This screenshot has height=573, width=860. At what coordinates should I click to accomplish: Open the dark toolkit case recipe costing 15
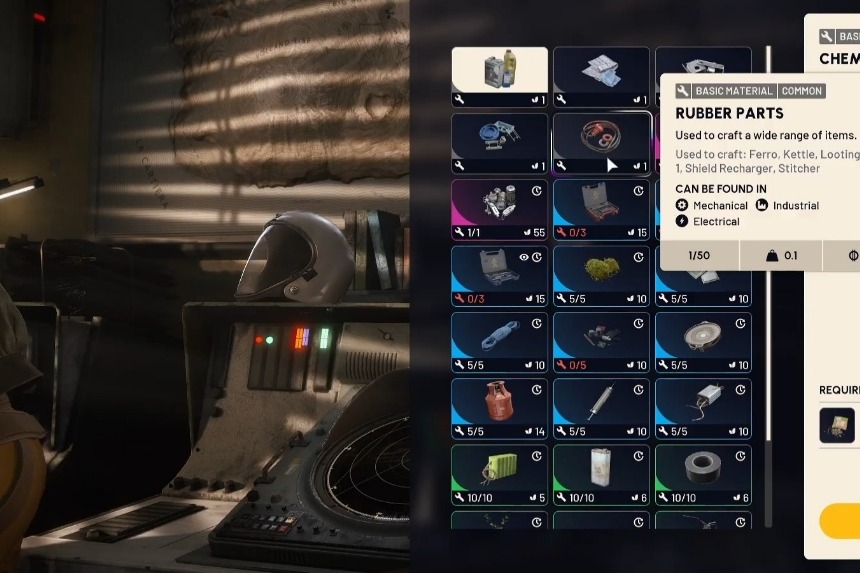pos(601,209)
